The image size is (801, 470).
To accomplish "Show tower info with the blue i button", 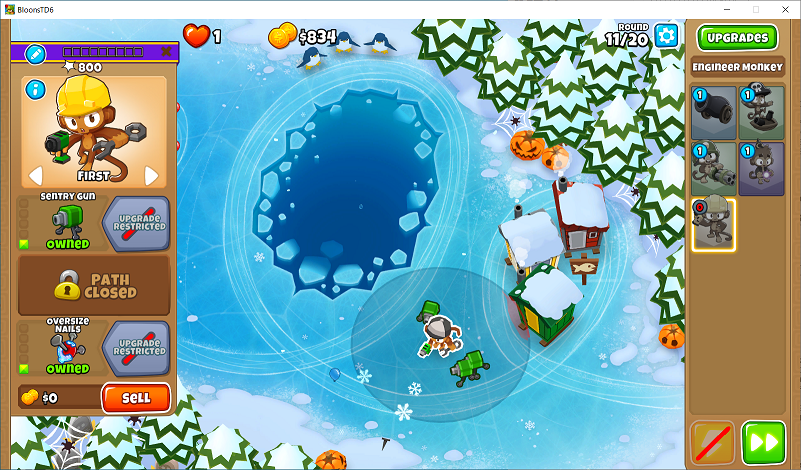I will 37,90.
